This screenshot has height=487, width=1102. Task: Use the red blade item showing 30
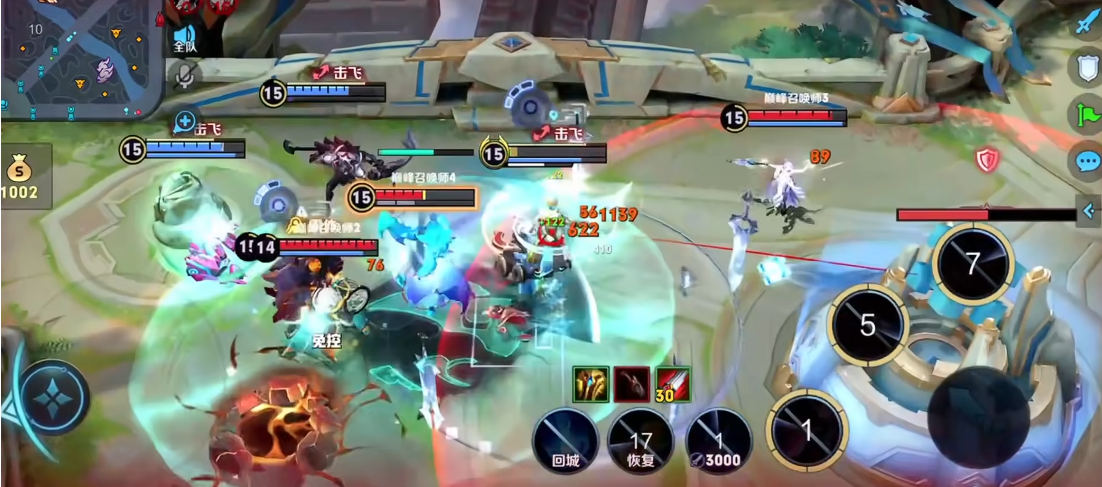(672, 383)
